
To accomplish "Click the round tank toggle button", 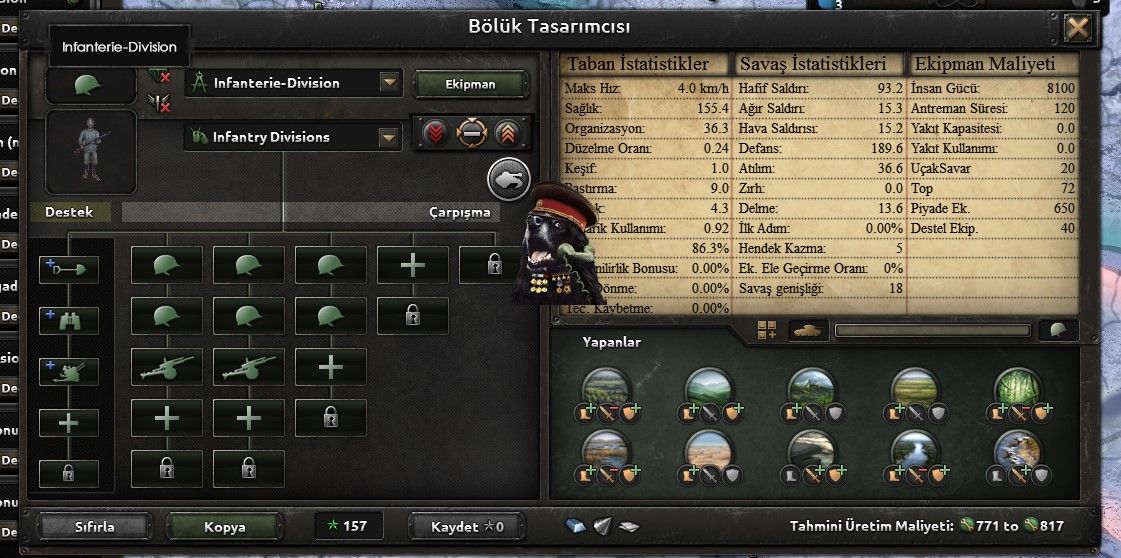I will [x=508, y=179].
